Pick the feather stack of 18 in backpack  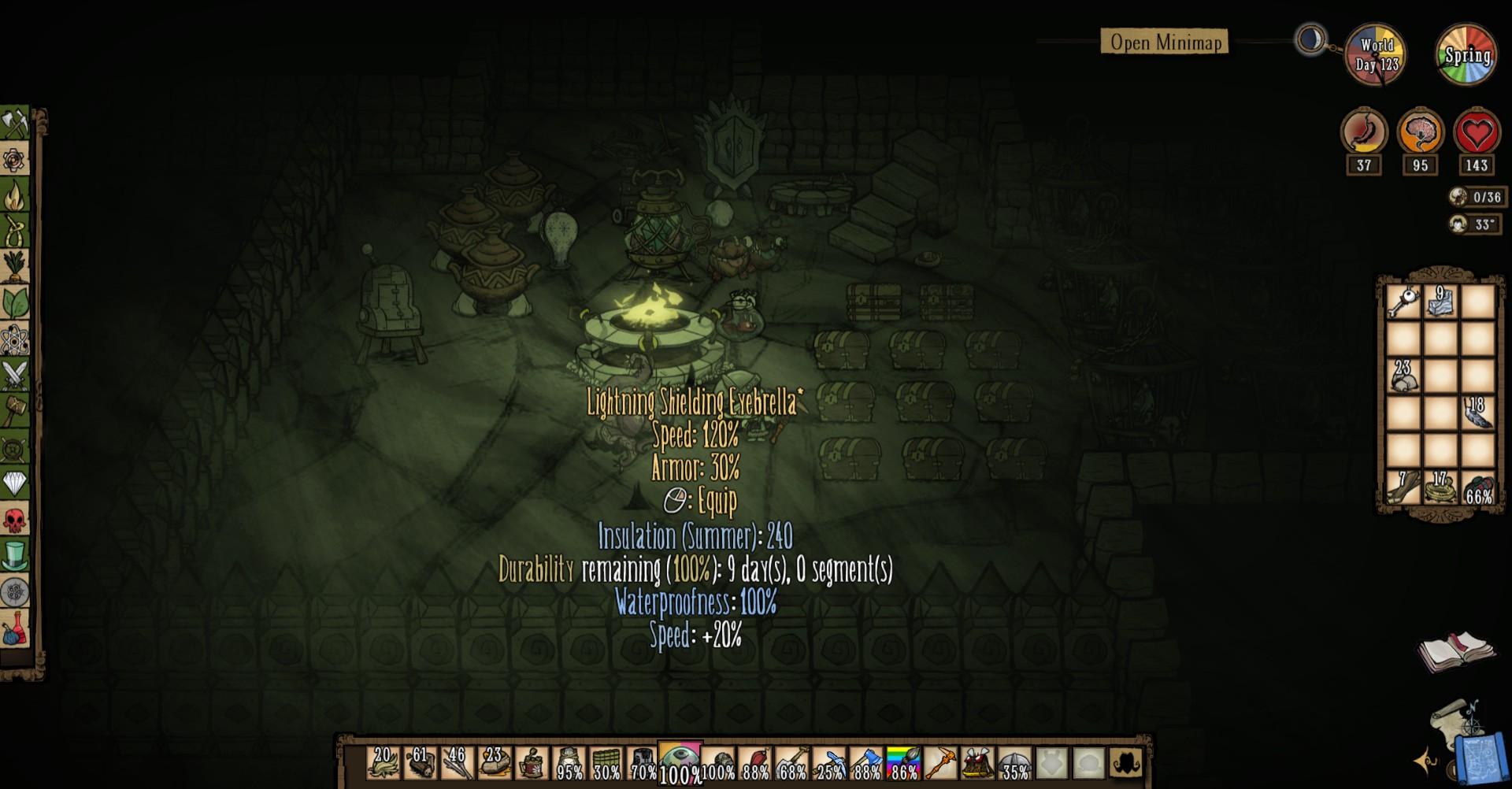pos(1477,412)
